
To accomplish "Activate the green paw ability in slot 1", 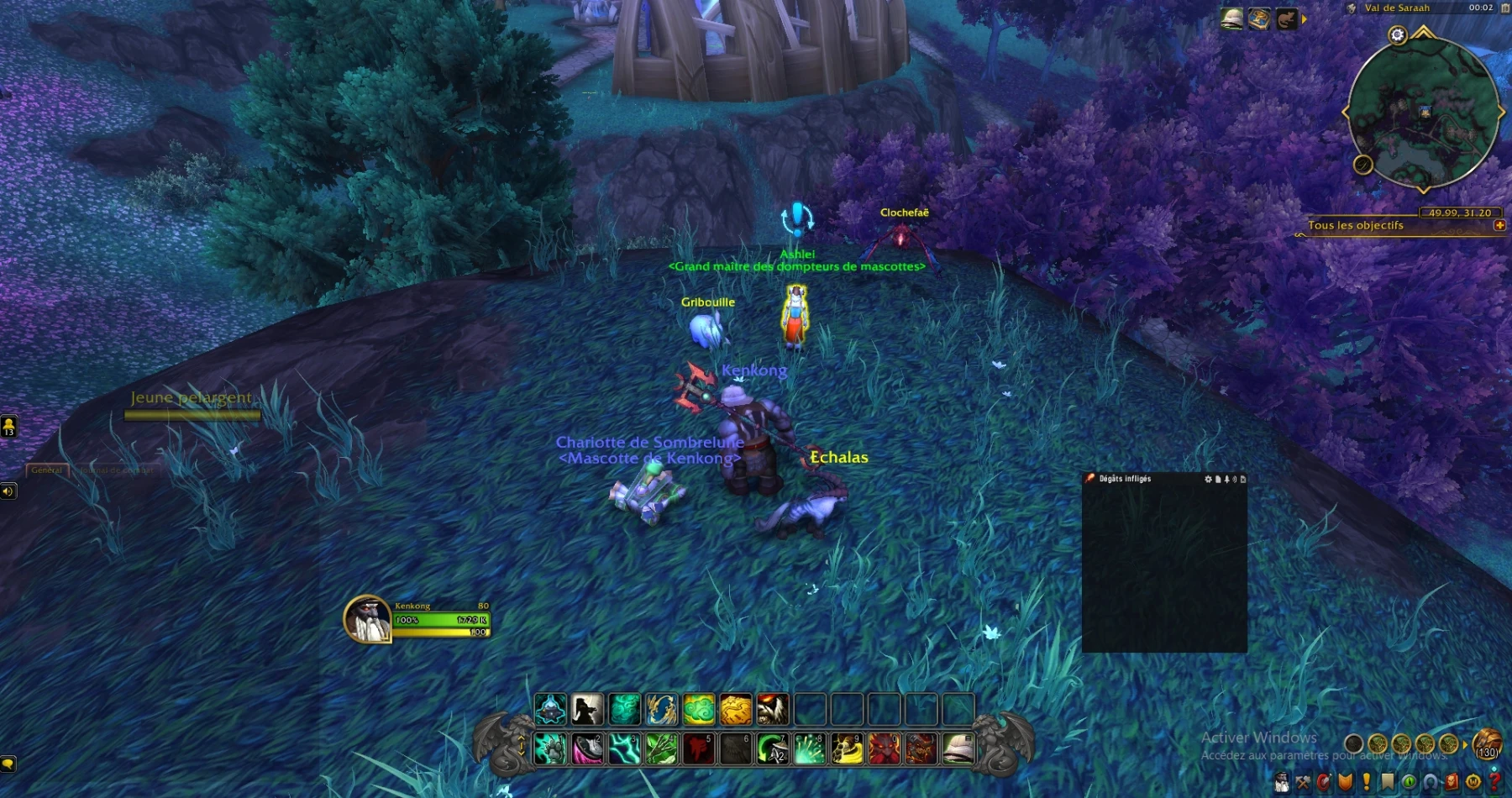I will click(551, 748).
